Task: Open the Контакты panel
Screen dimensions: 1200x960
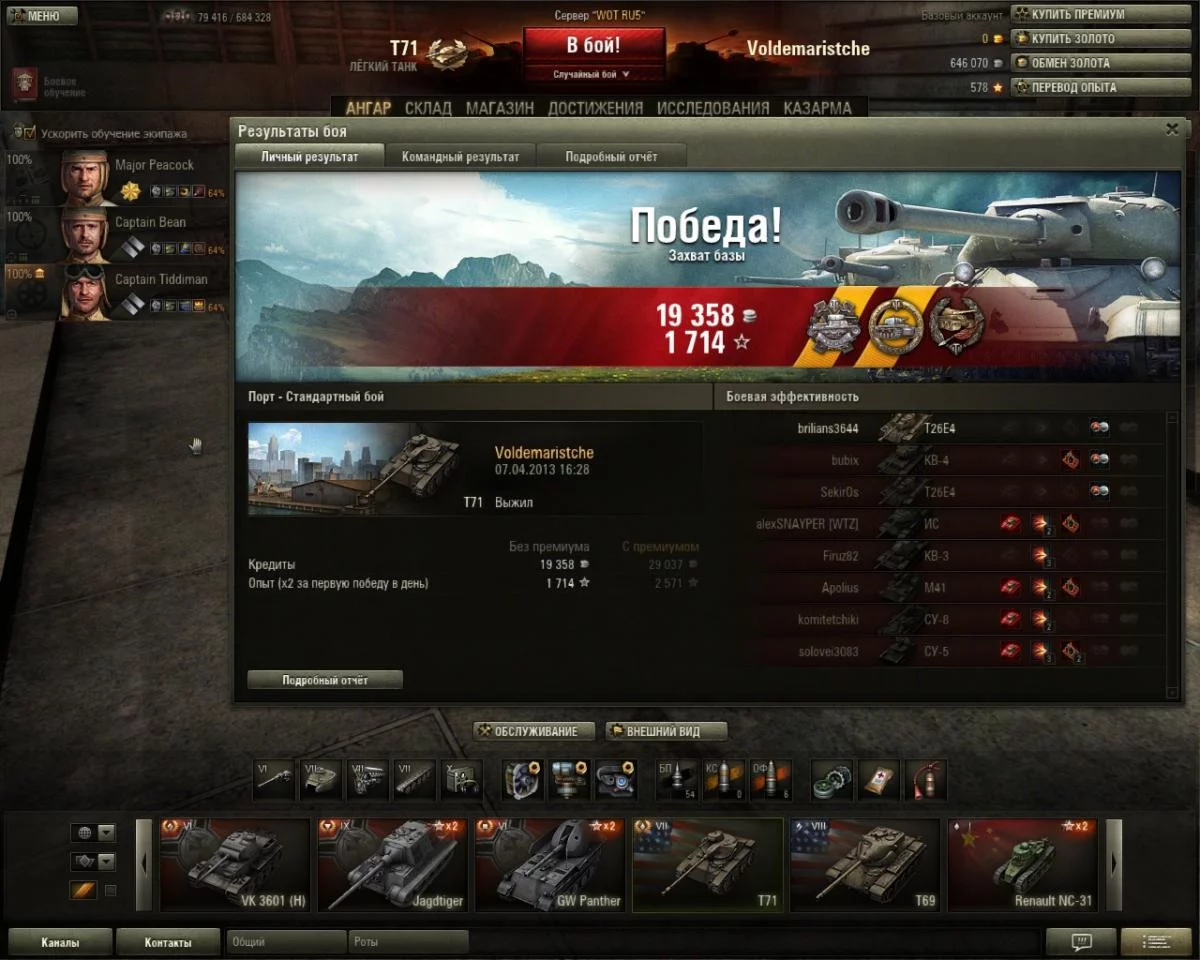Action: click(x=167, y=942)
